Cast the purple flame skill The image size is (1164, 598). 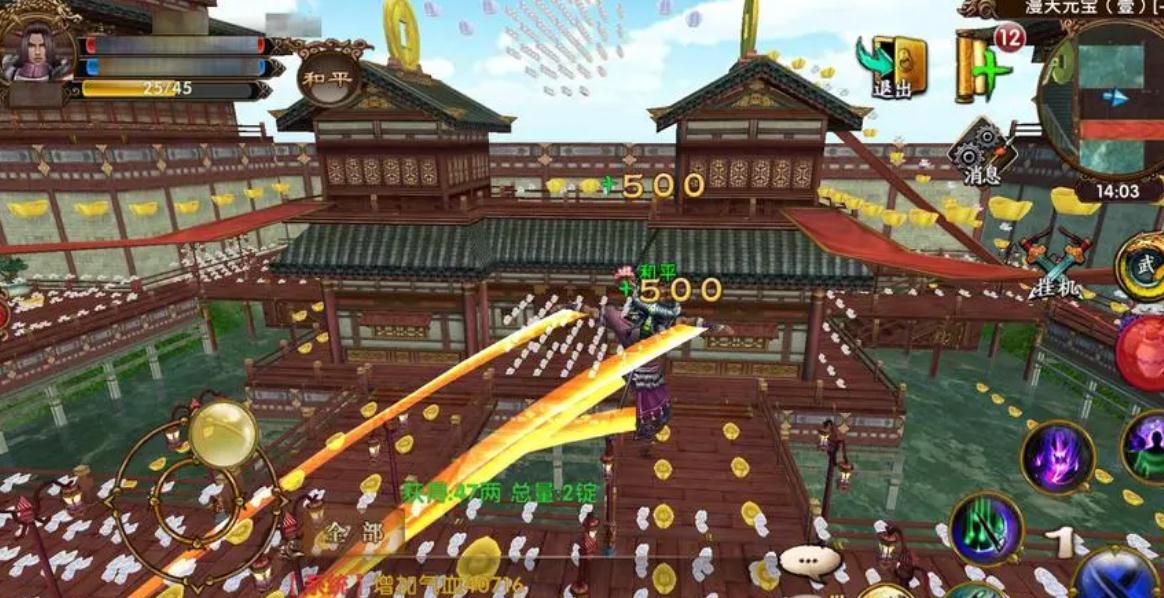click(1057, 457)
